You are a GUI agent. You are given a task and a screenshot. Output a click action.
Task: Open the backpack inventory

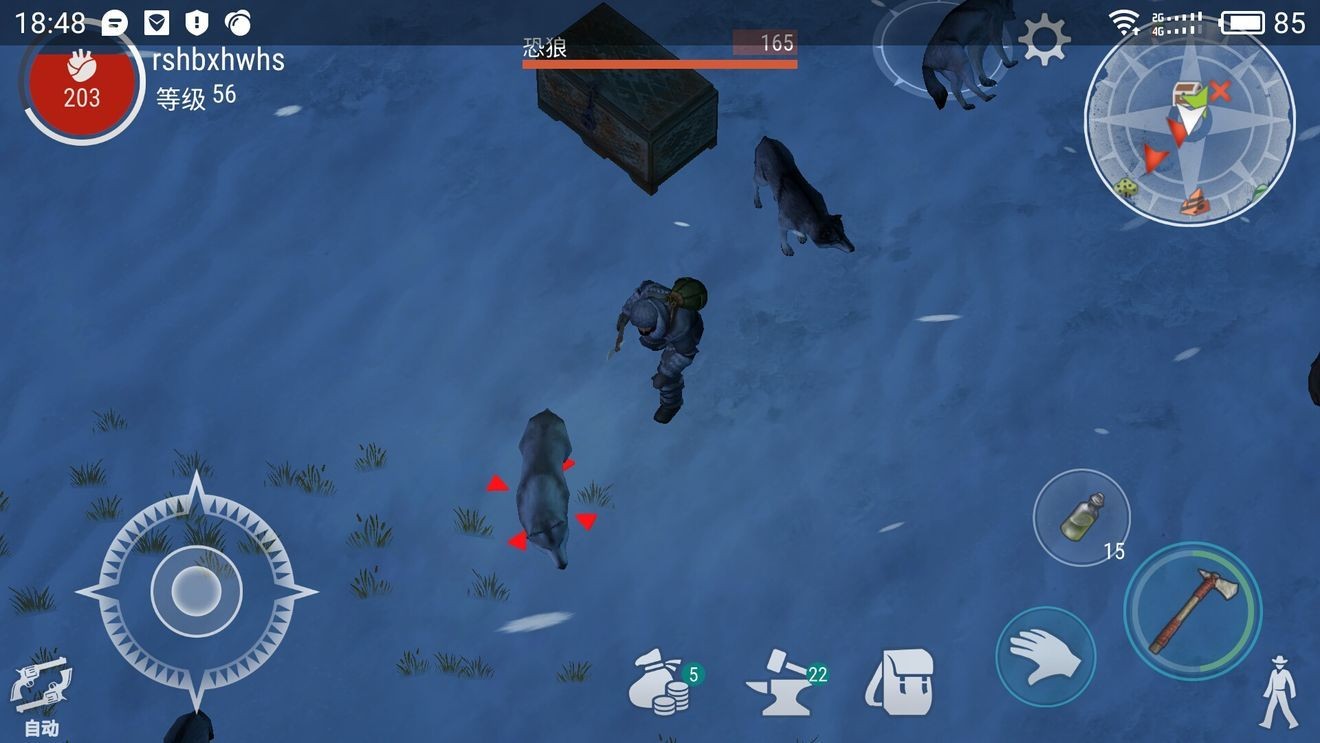click(x=900, y=682)
